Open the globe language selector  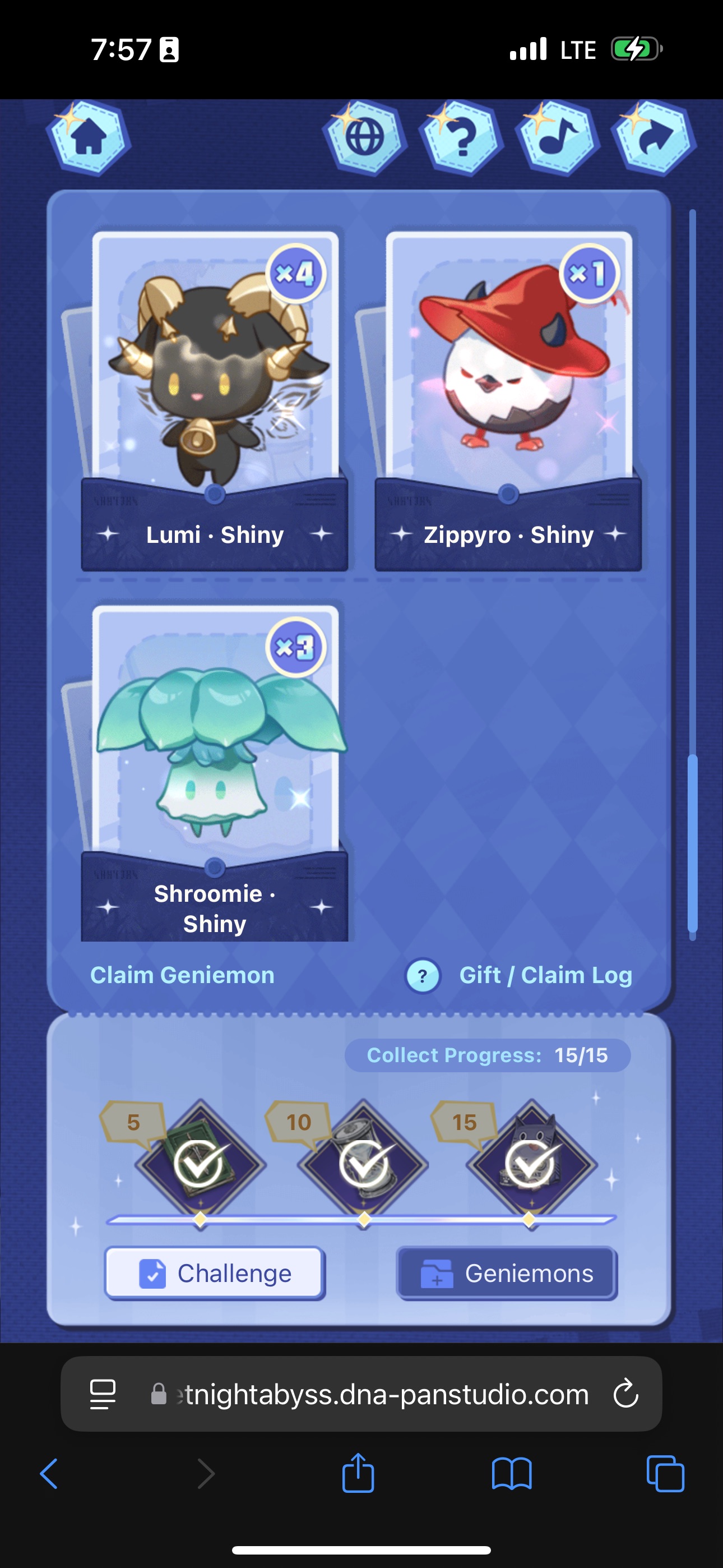[364, 138]
